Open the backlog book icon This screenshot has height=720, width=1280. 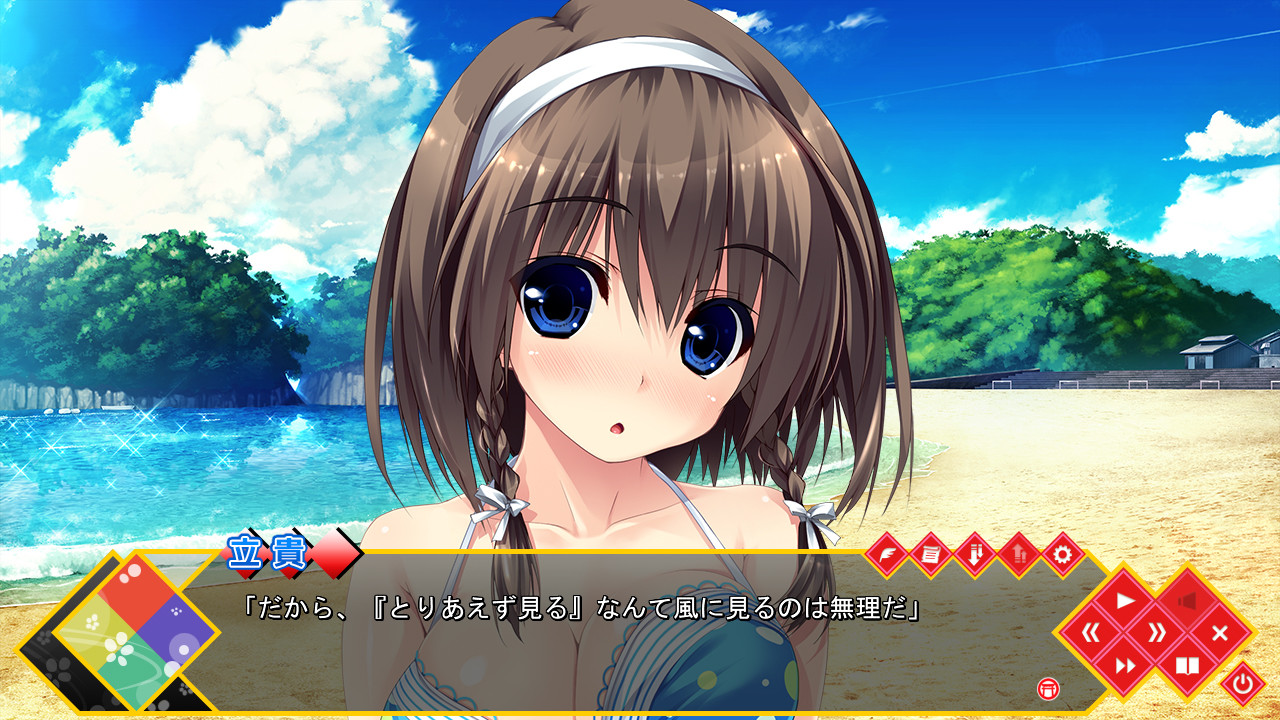[x=1187, y=665]
